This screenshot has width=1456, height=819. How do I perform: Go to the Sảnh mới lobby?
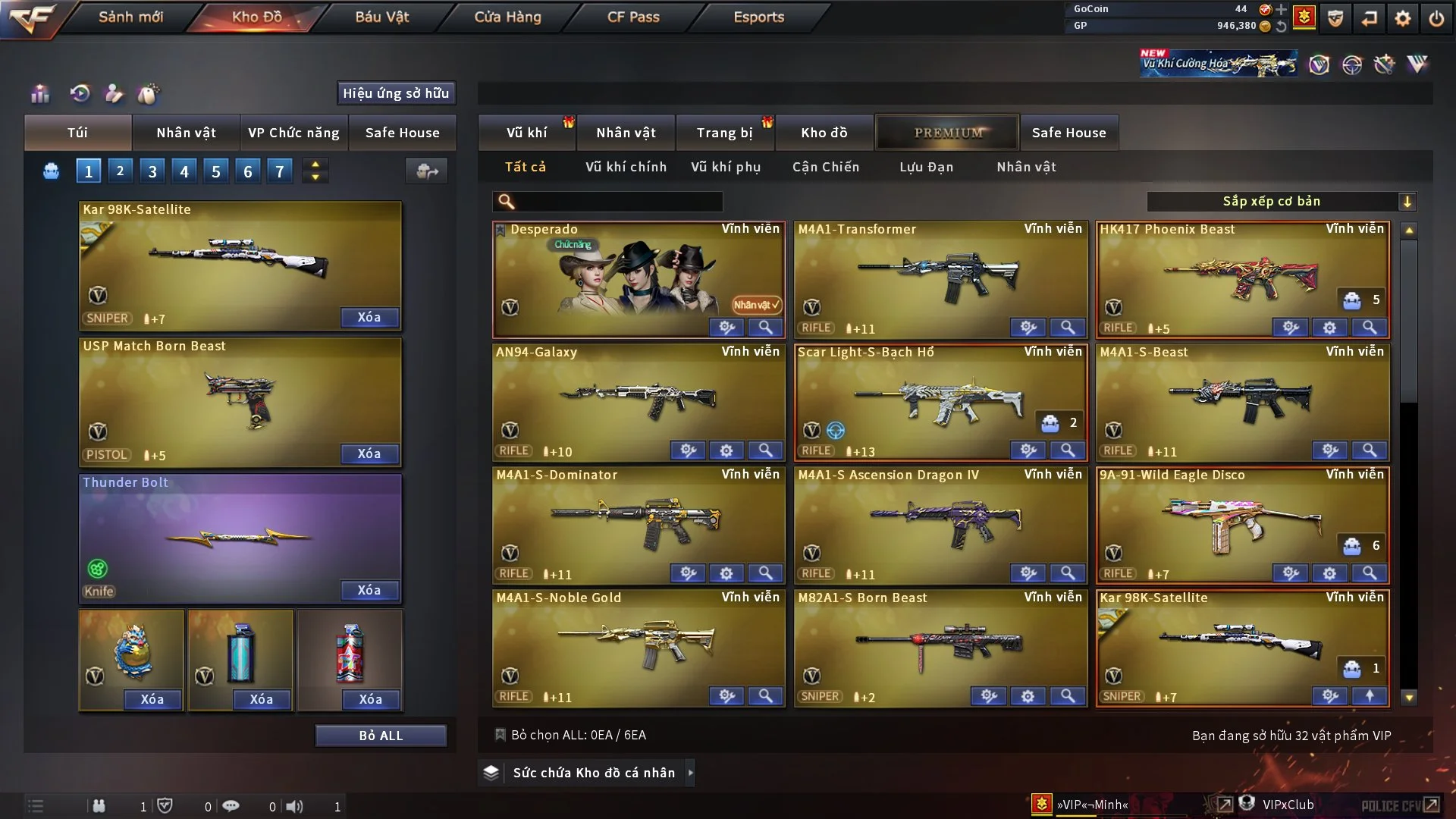pyautogui.click(x=130, y=17)
